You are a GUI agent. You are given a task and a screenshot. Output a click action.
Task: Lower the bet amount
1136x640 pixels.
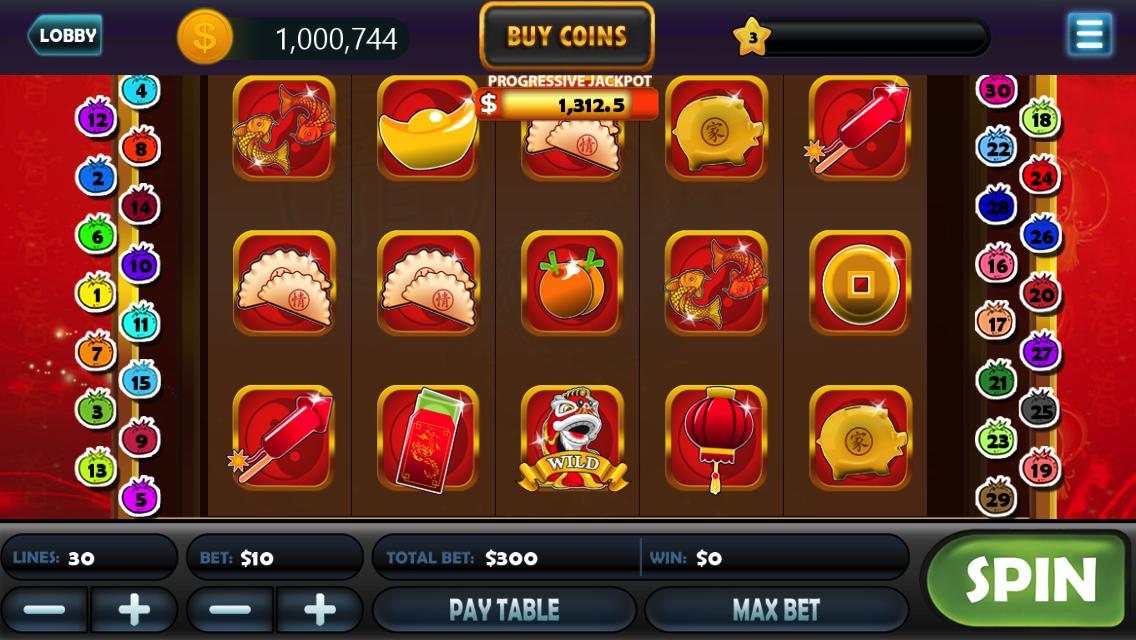pos(231,609)
